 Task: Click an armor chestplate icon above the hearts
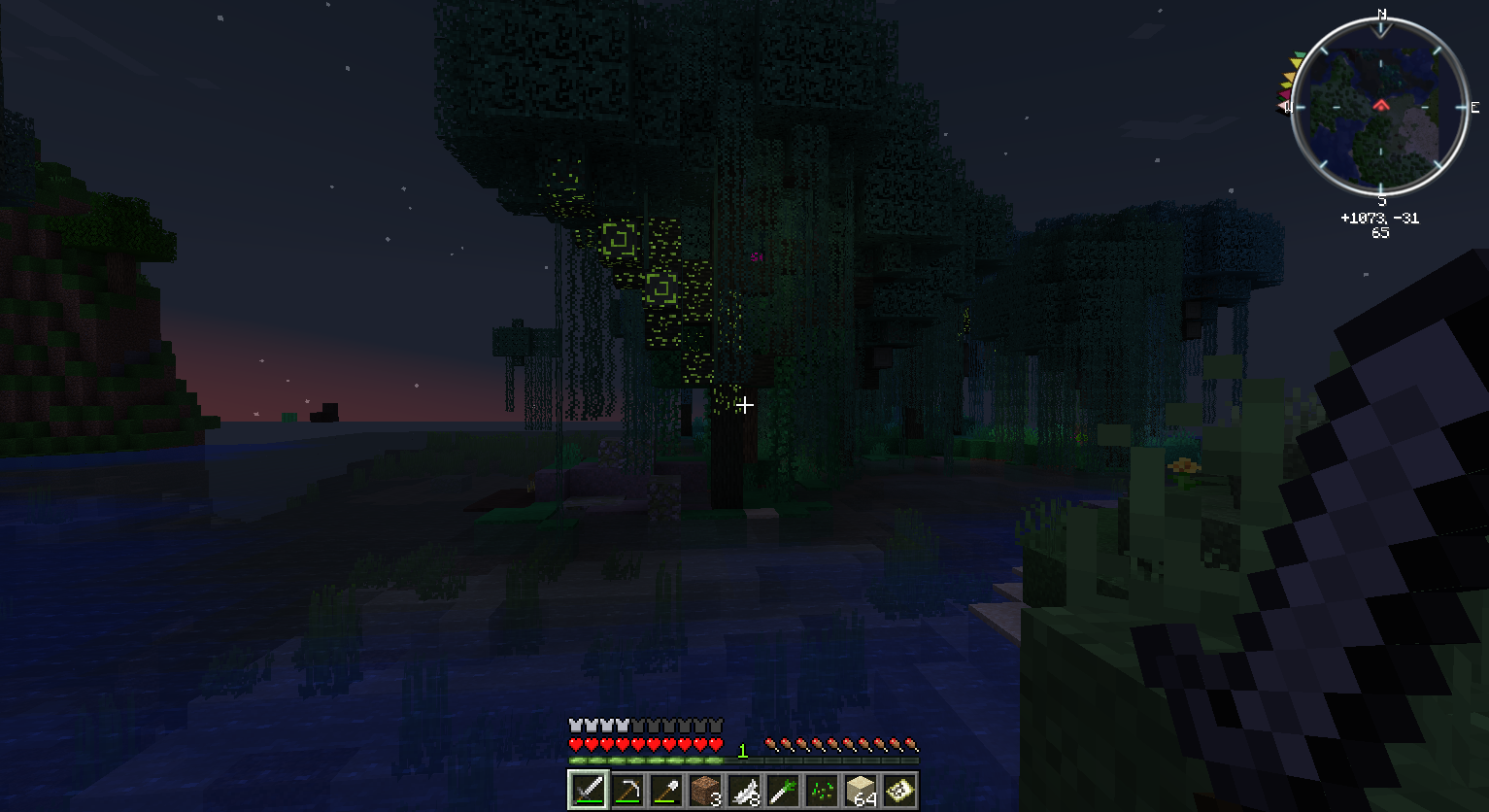(x=578, y=724)
